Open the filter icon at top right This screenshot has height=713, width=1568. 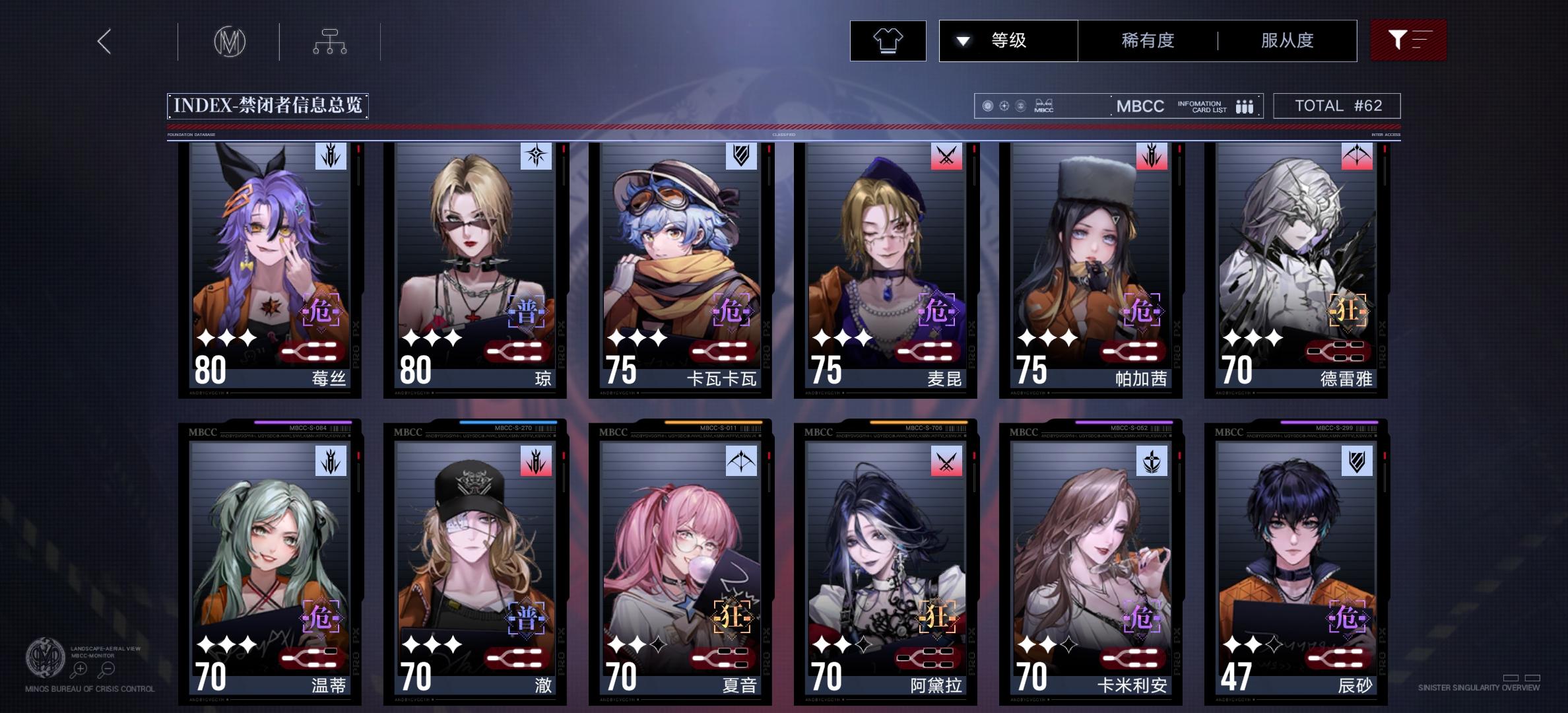coord(1408,40)
